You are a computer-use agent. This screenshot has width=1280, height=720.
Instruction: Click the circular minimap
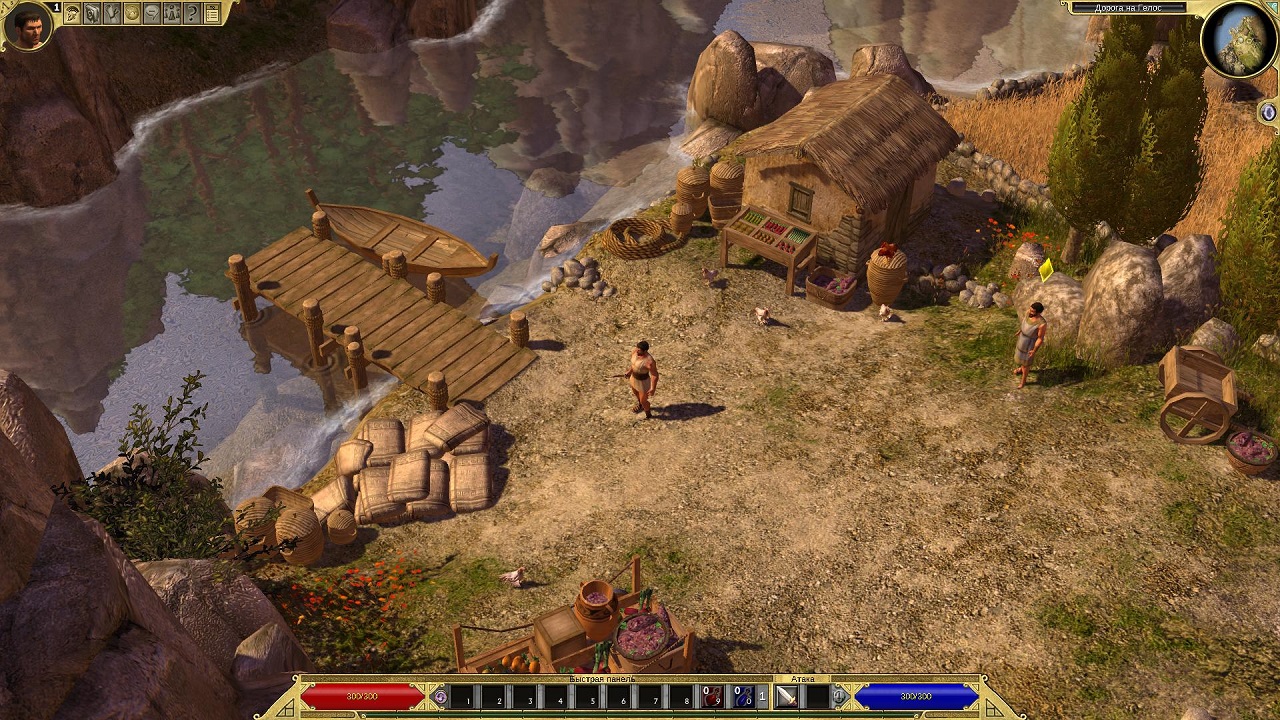point(1239,40)
